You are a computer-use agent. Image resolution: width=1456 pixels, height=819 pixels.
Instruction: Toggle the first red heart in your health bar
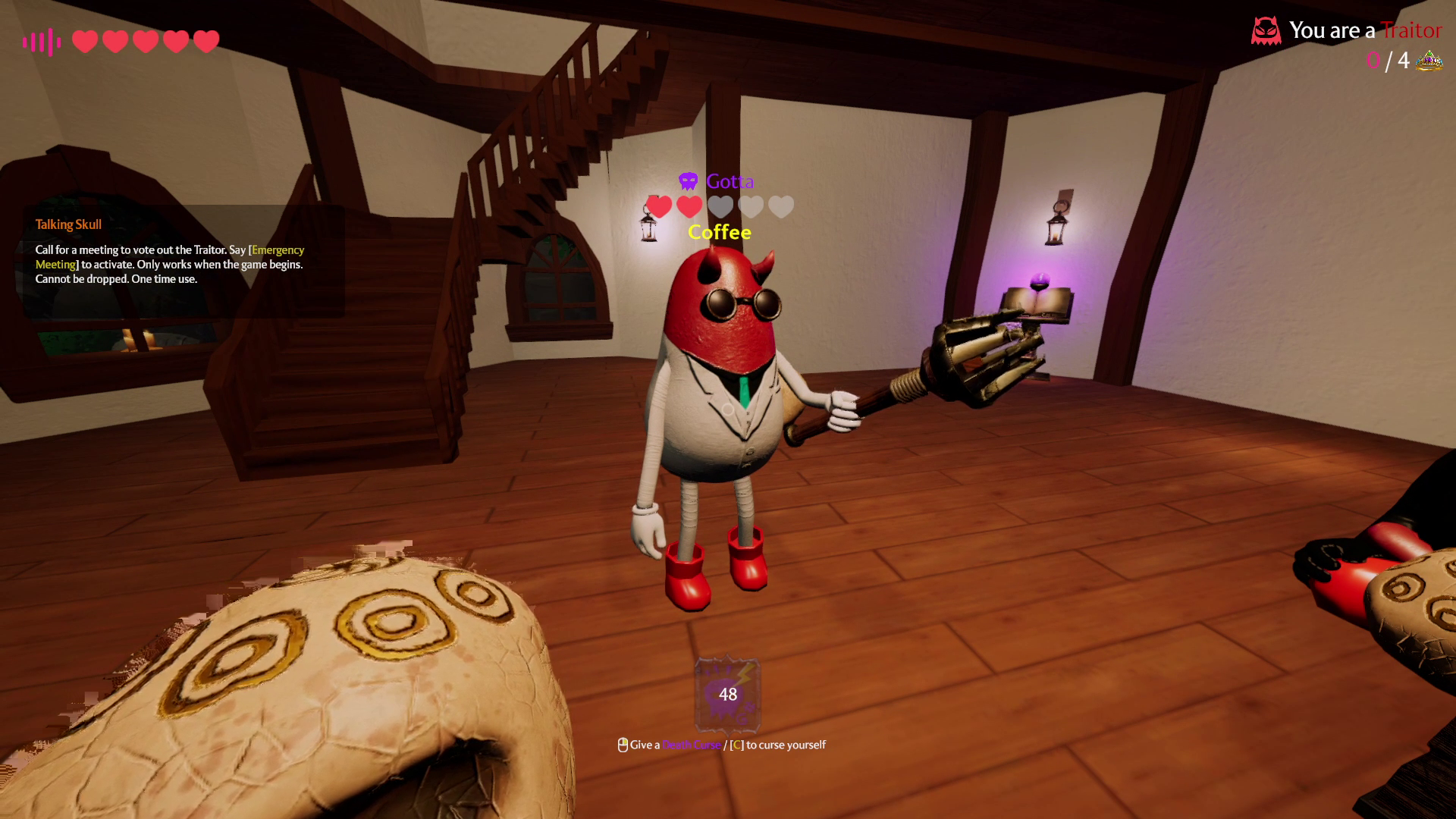pos(83,41)
